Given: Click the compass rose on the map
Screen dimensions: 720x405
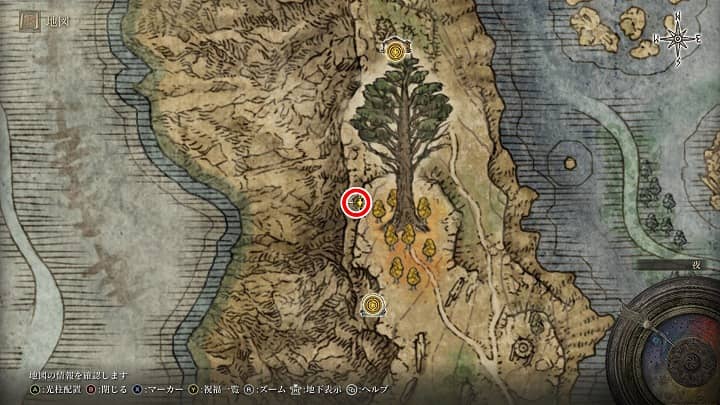Looking at the screenshot, I should (x=678, y=38).
